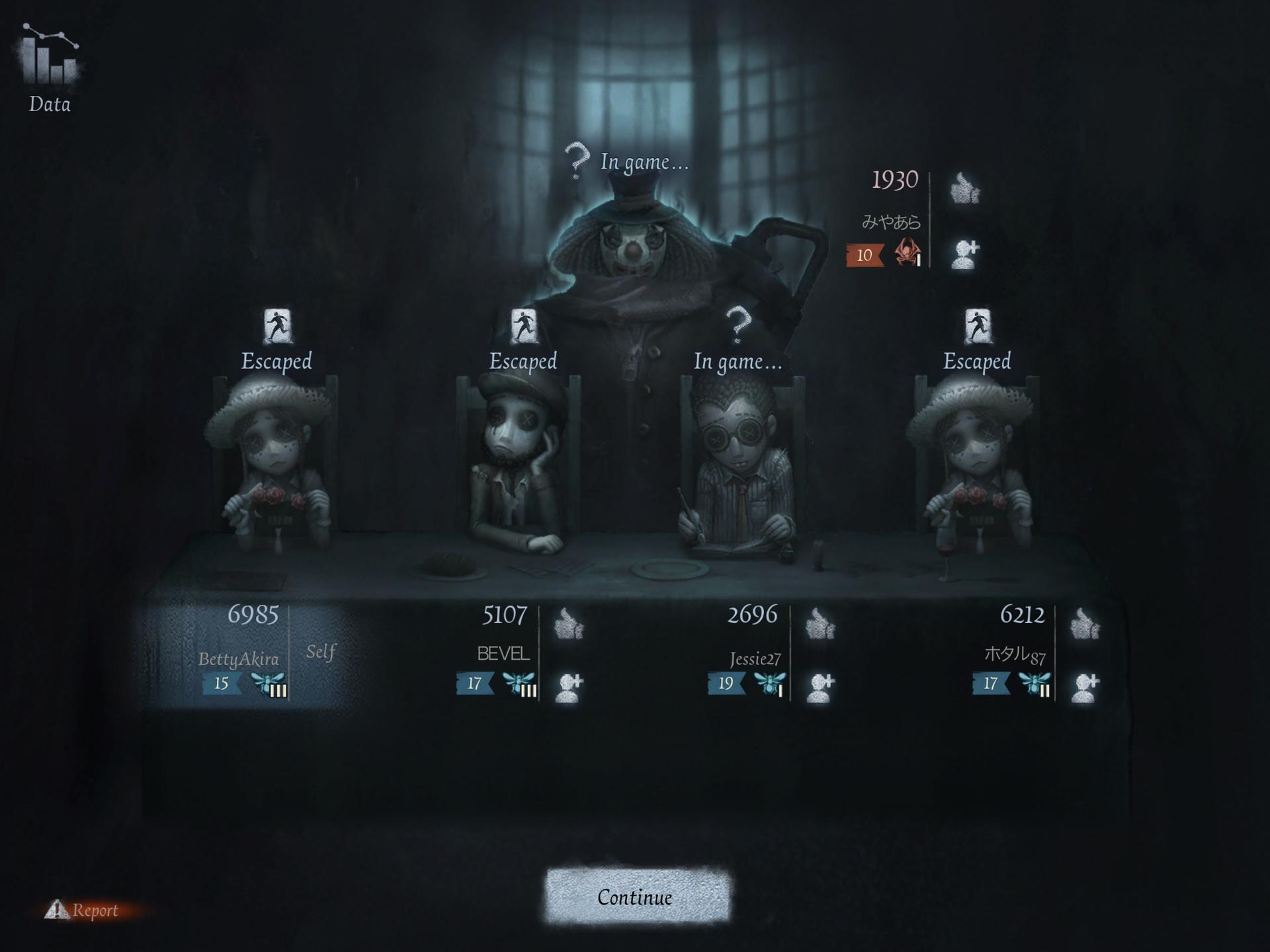Continue past the match results
The width and height of the screenshot is (1270, 952).
[x=636, y=896]
